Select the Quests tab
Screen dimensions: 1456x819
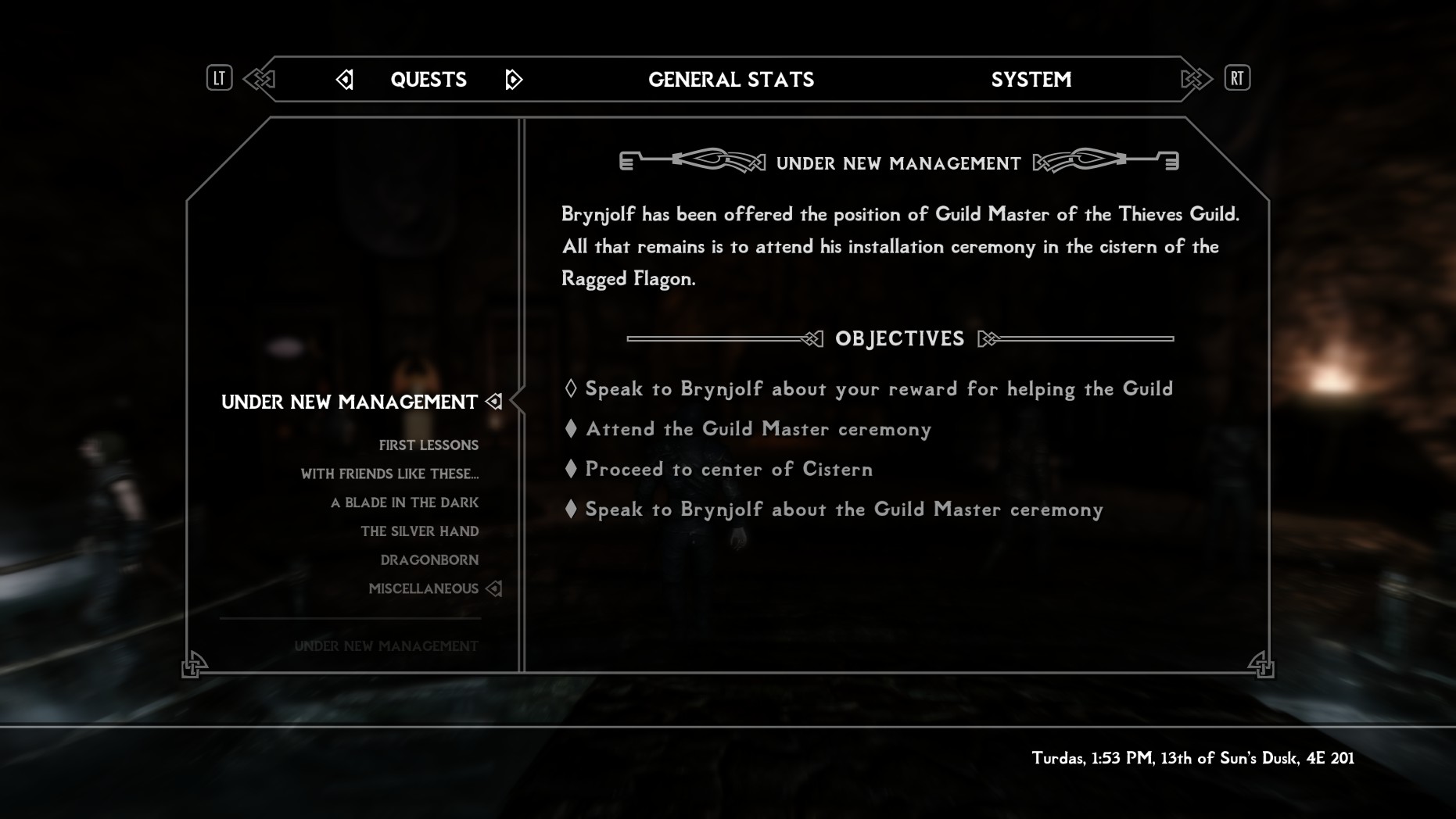click(x=429, y=80)
